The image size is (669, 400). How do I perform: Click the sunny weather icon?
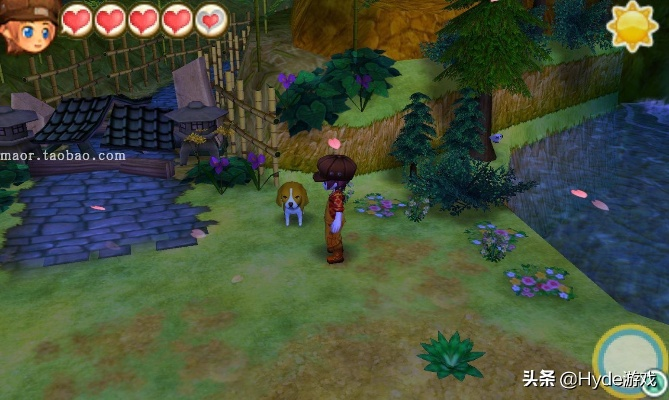[x=633, y=25]
